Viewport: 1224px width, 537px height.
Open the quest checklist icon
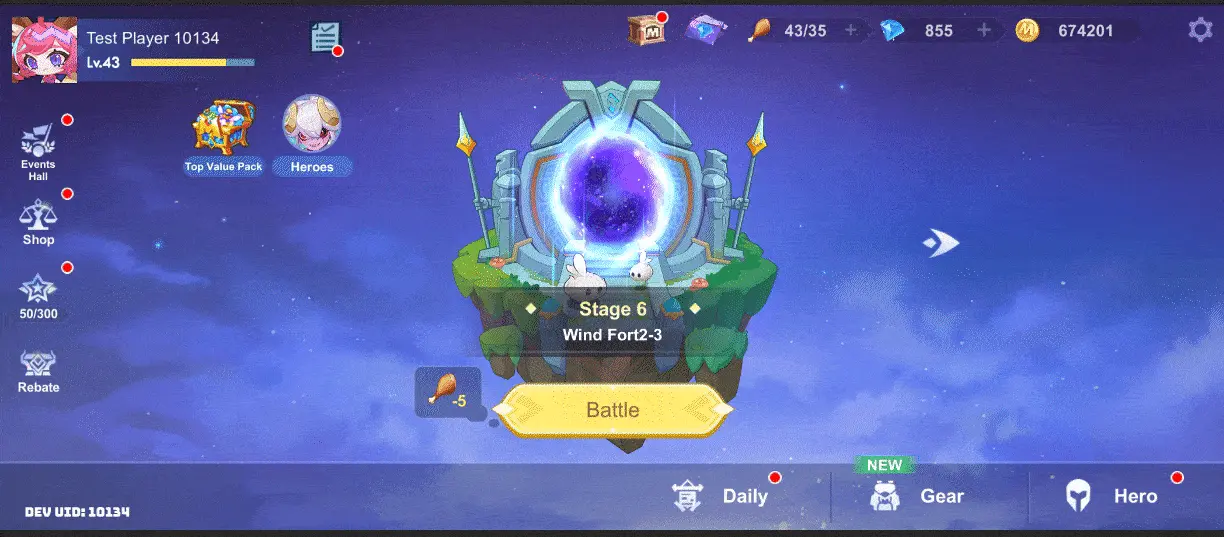click(x=325, y=38)
